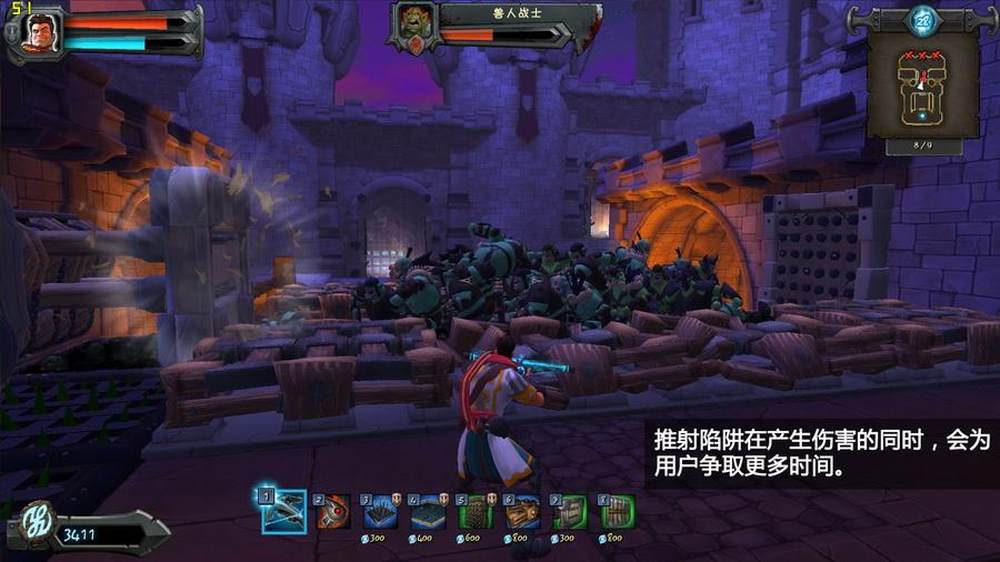This screenshot has width=1000, height=562.
Task: Select the green wall trap costing 600
Action: pyautogui.click(x=475, y=511)
